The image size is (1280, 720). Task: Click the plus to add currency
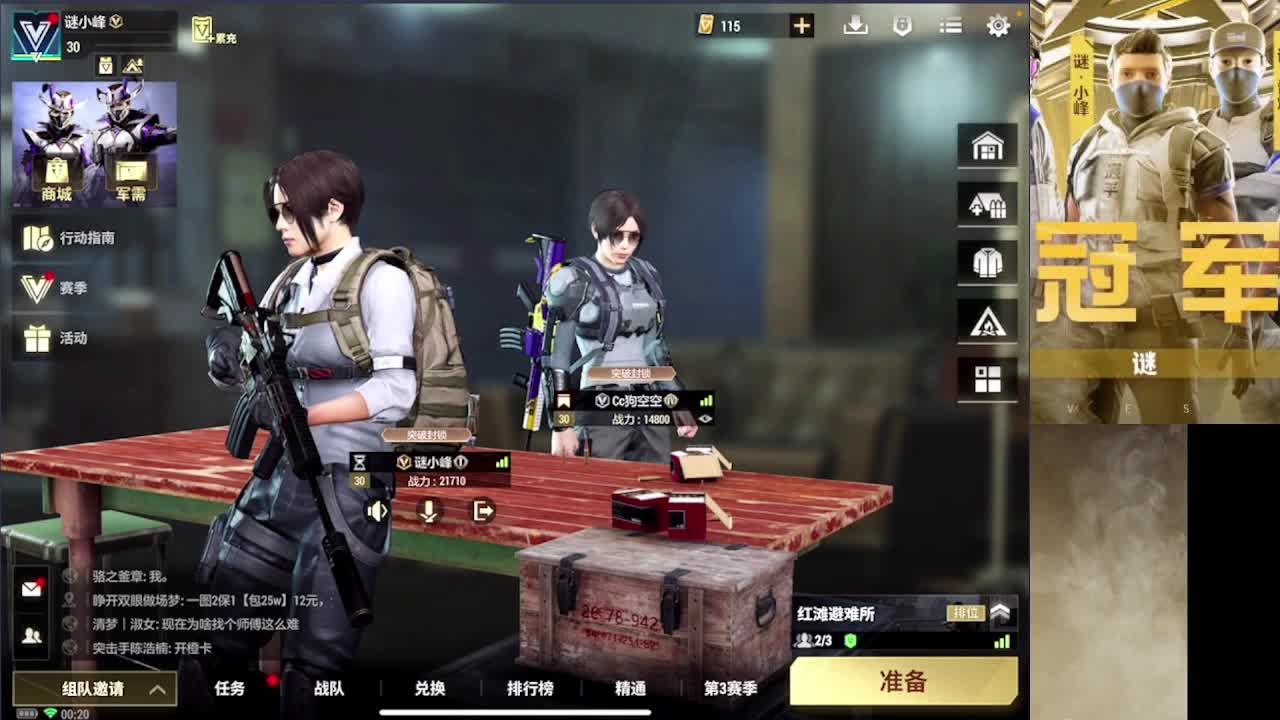tap(800, 25)
